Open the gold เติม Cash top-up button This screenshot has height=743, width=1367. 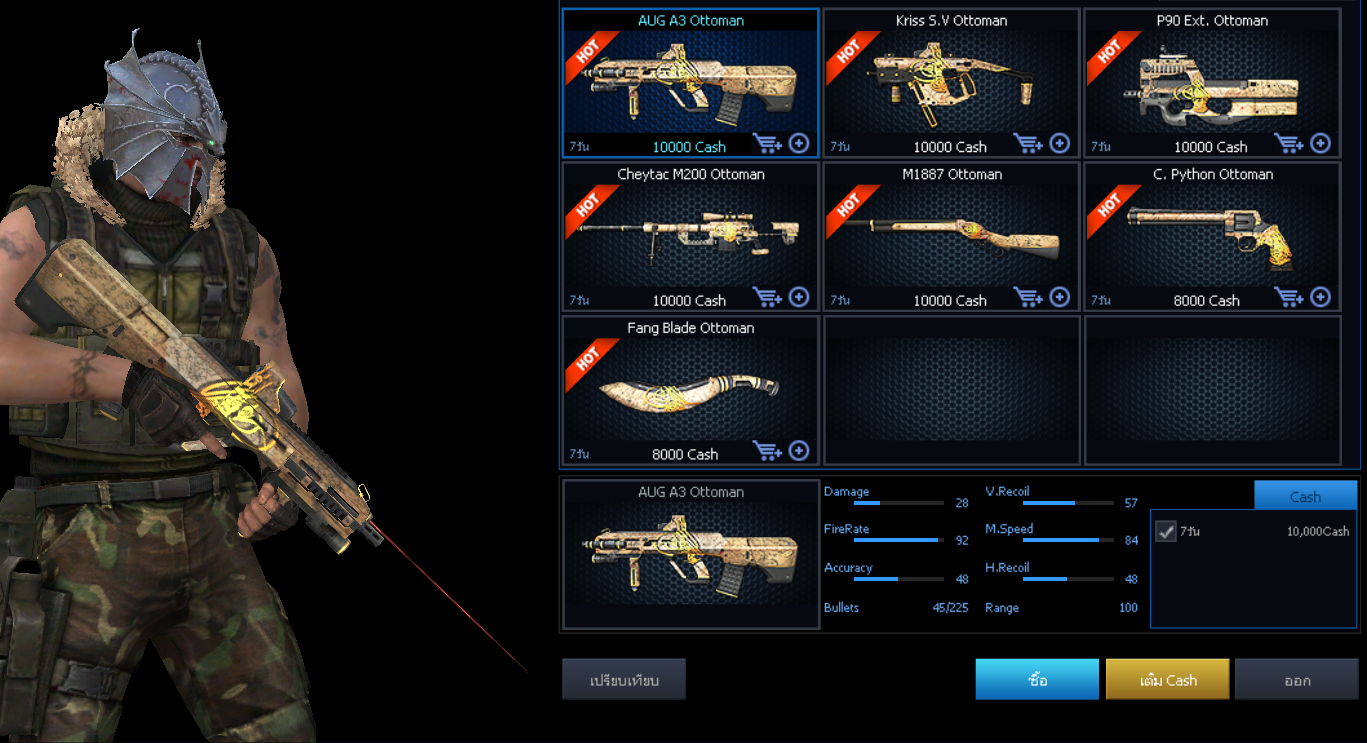click(x=1167, y=679)
